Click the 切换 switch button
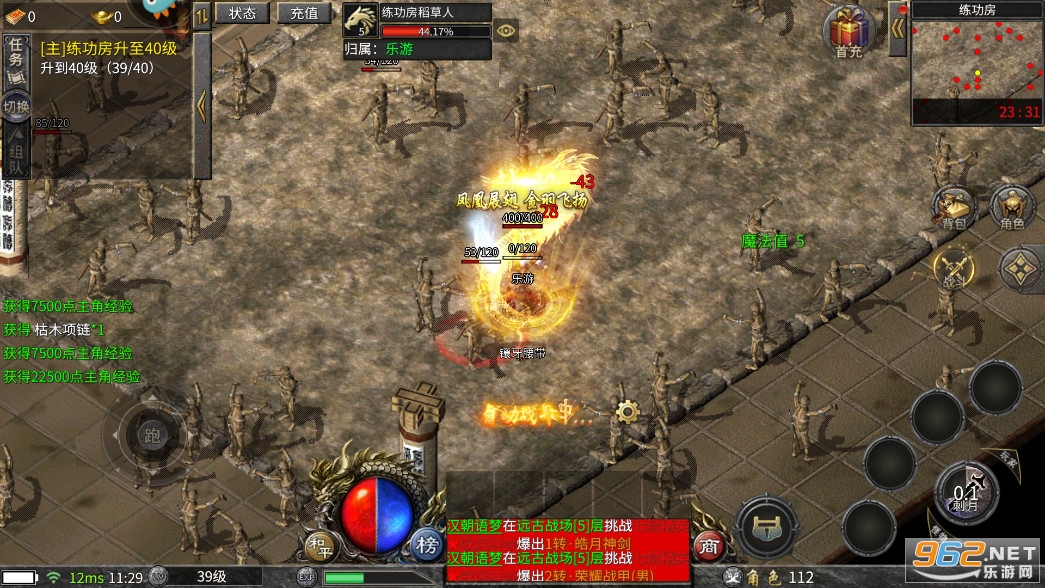The height and width of the screenshot is (588, 1045). [16, 106]
